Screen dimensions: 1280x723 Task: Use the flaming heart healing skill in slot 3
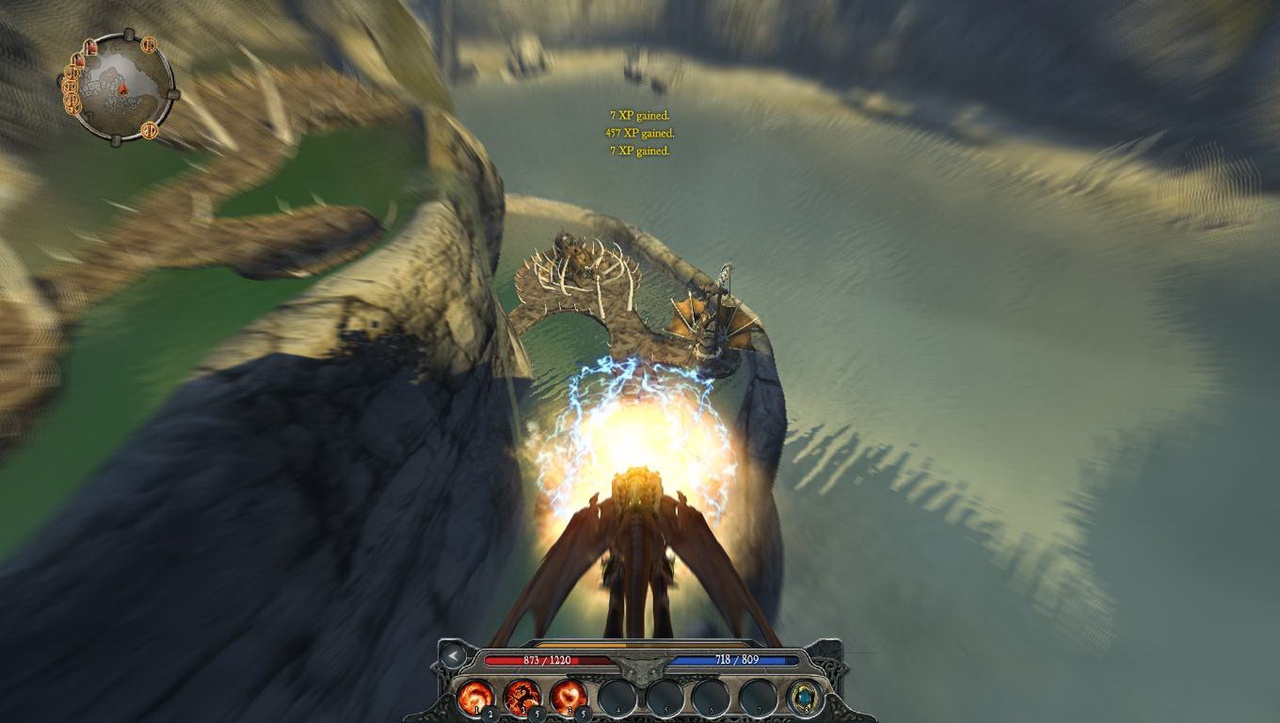click(x=569, y=696)
